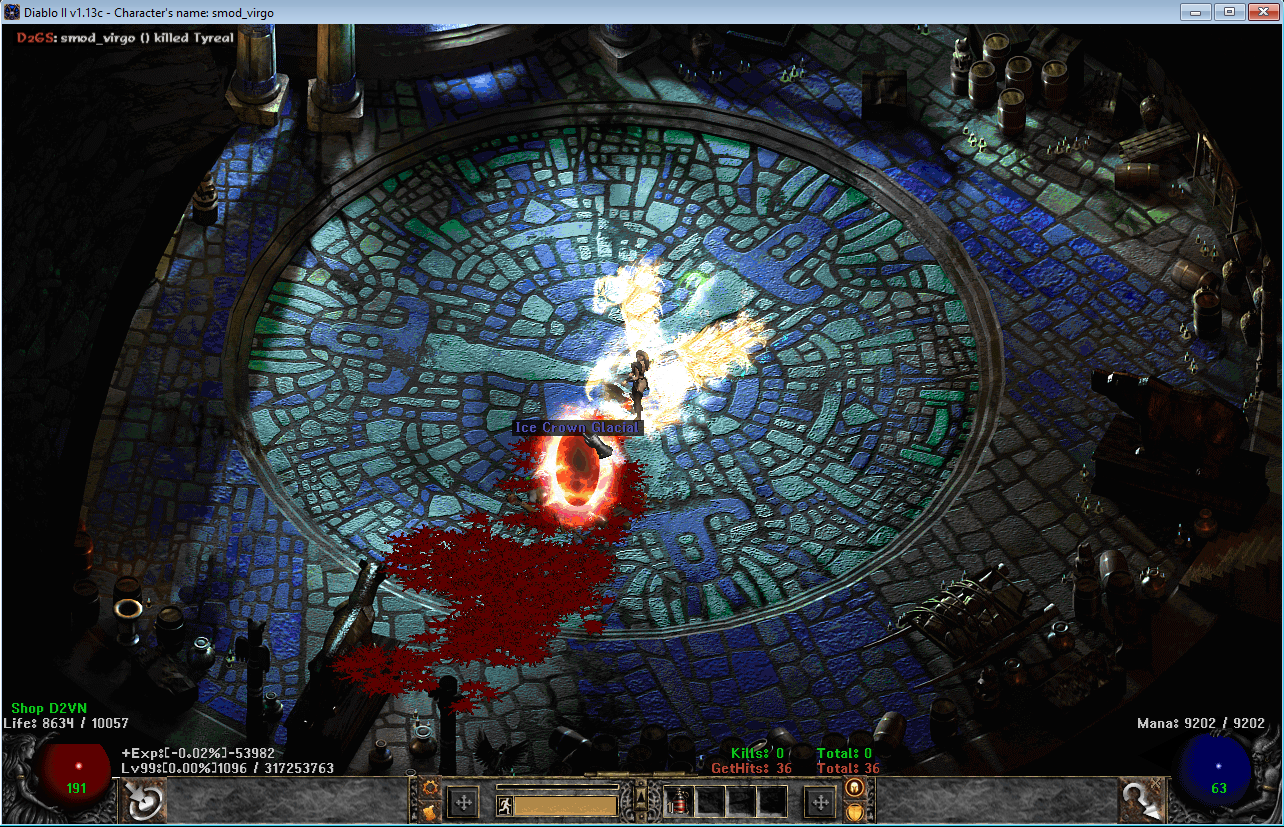Image resolution: width=1284 pixels, height=827 pixels.
Task: Select the left mouse skill button
Action: tap(142, 800)
